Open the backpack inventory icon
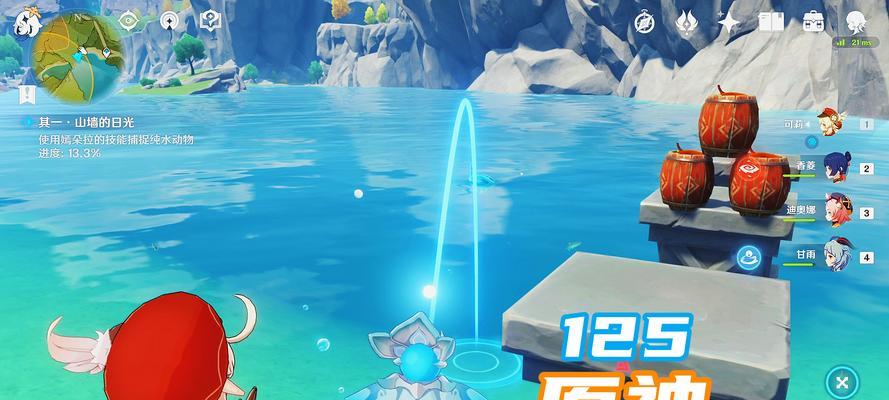Screen dimensions: 889x400 click(x=812, y=22)
